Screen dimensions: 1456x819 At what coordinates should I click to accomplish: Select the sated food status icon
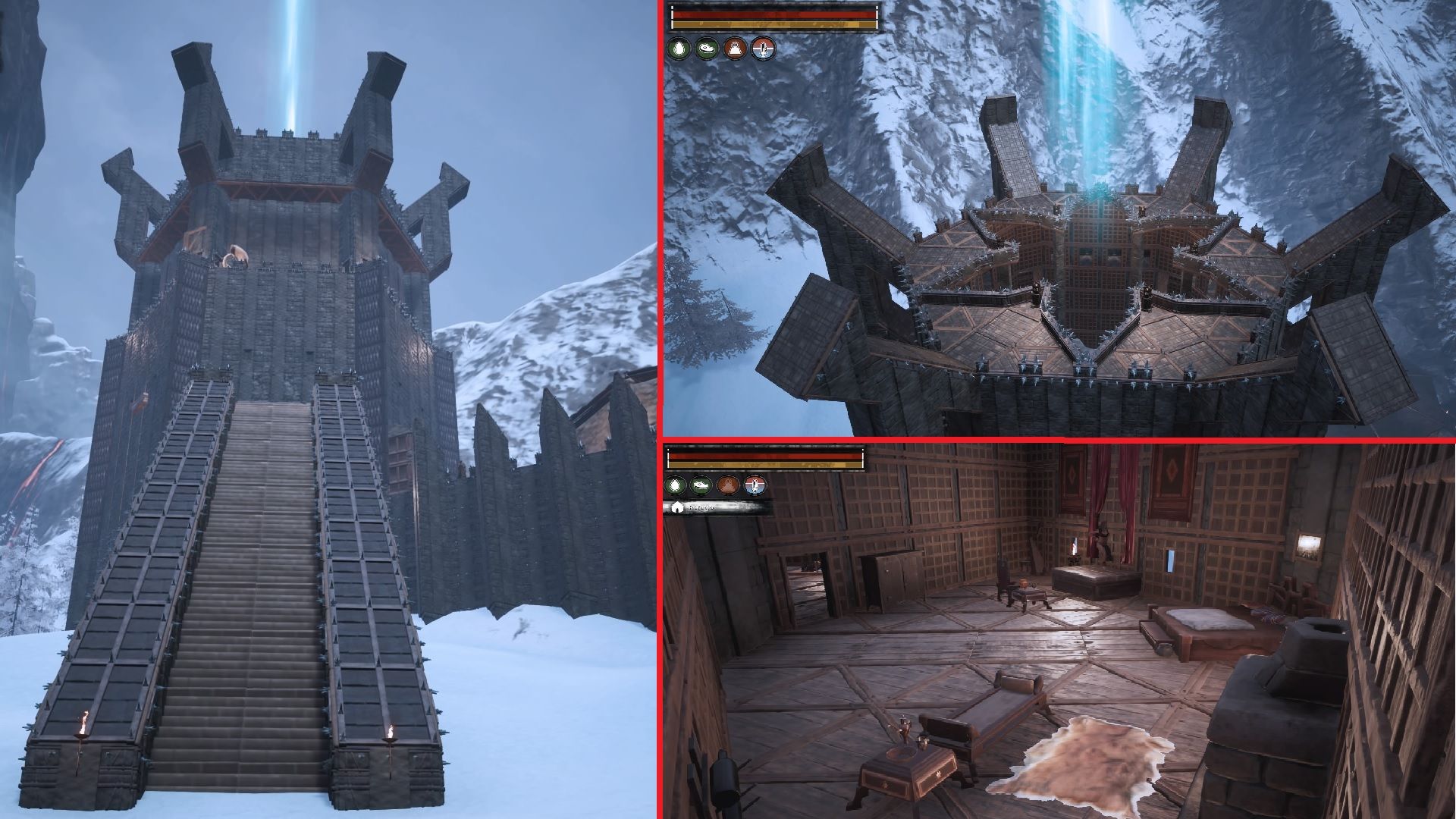[x=706, y=49]
